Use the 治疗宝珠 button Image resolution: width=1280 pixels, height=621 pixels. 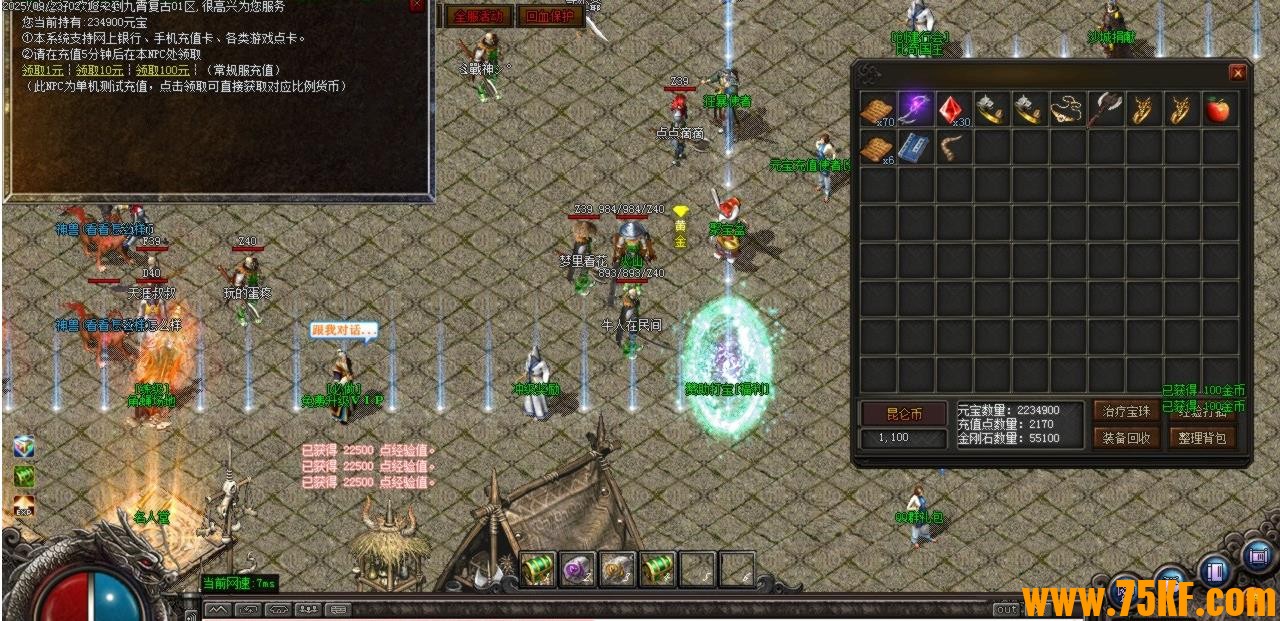(1127, 411)
